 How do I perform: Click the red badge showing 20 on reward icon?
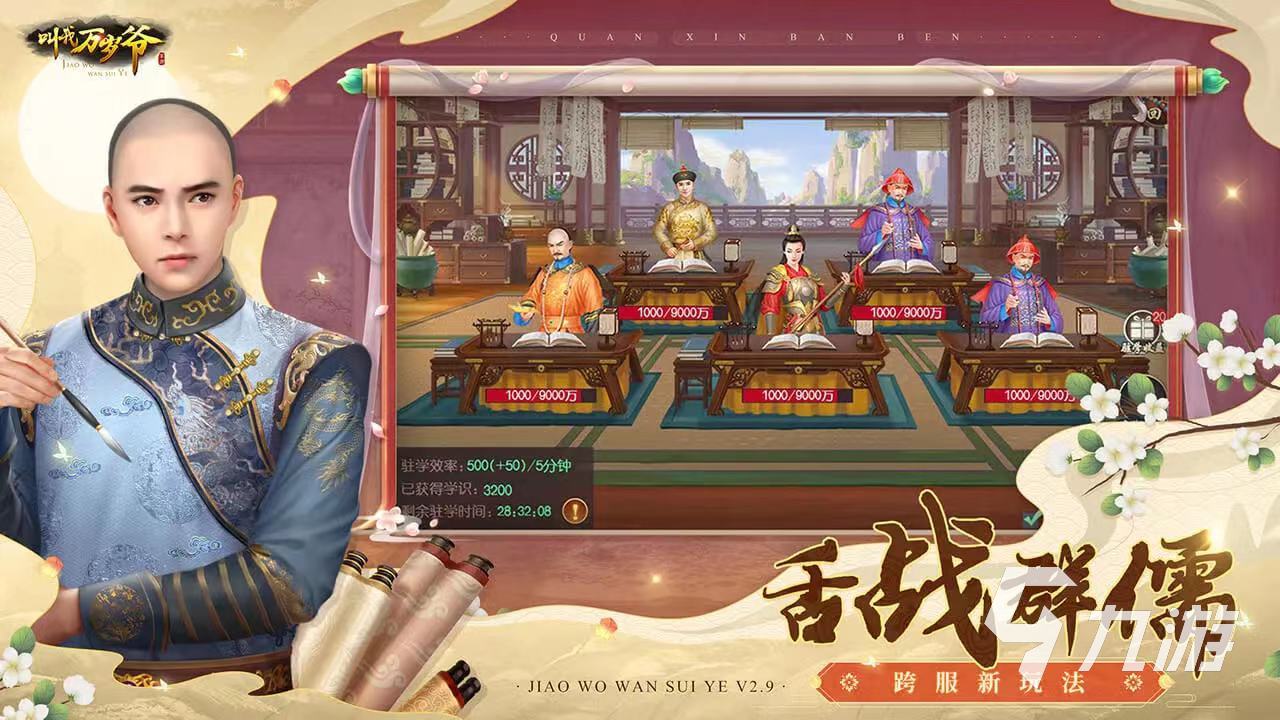pyautogui.click(x=1160, y=315)
